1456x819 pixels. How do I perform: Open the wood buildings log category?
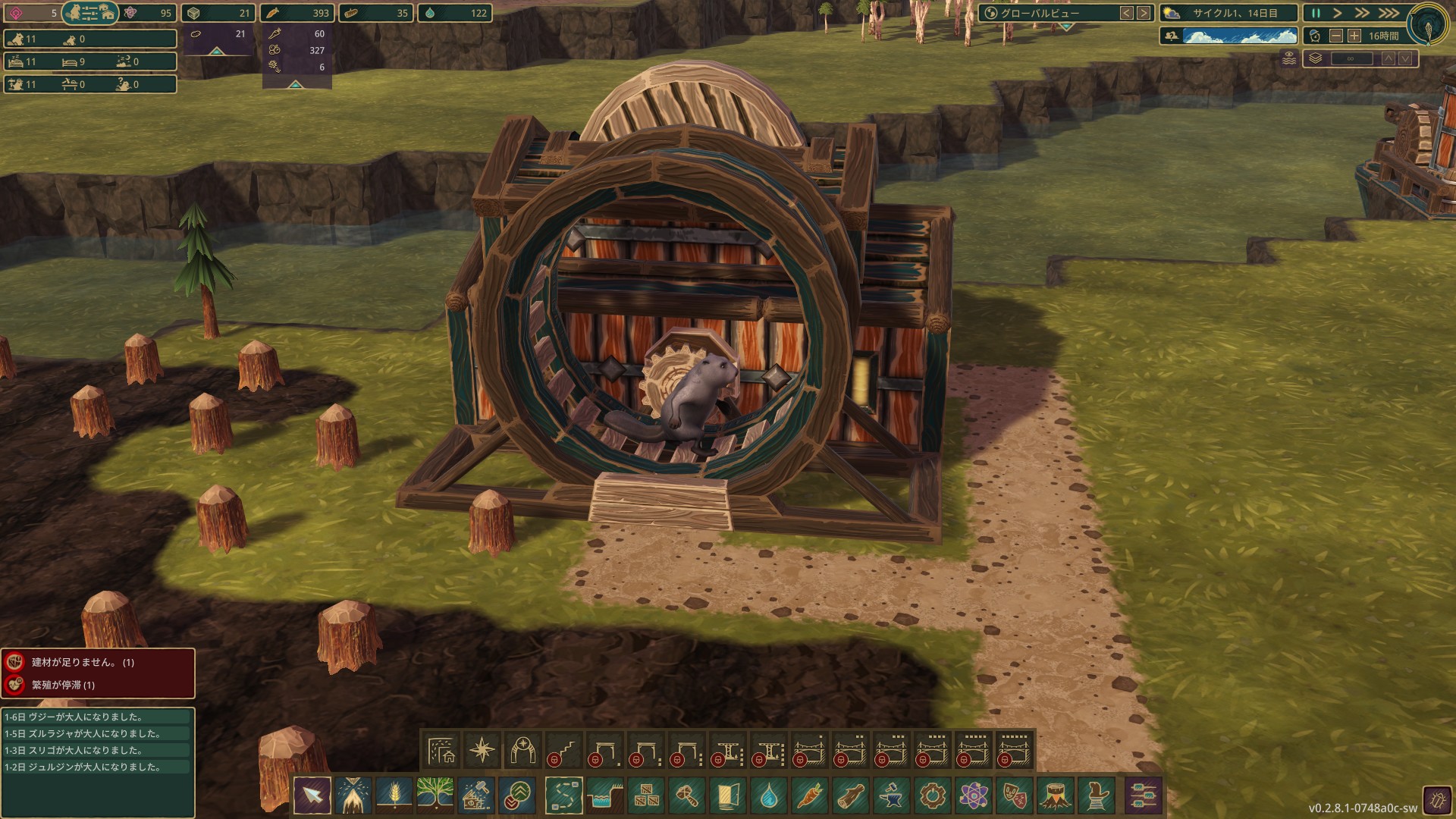click(850, 795)
